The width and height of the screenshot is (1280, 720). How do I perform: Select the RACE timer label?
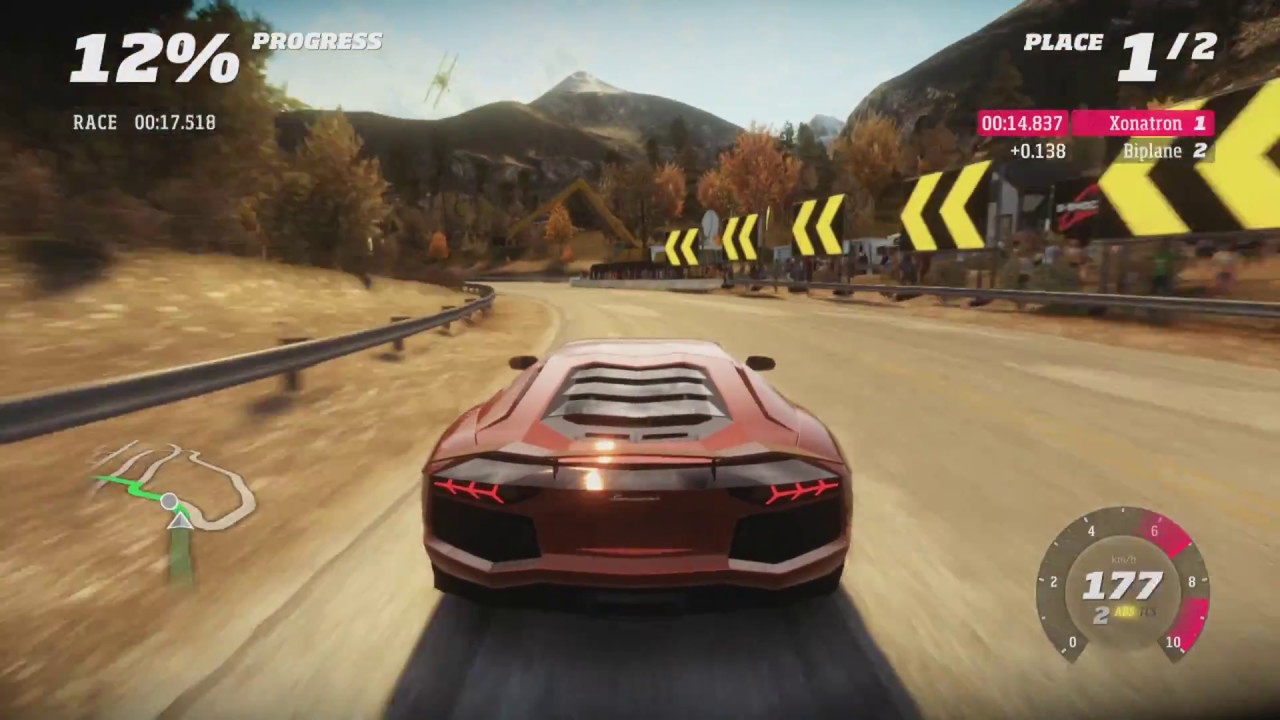95,122
